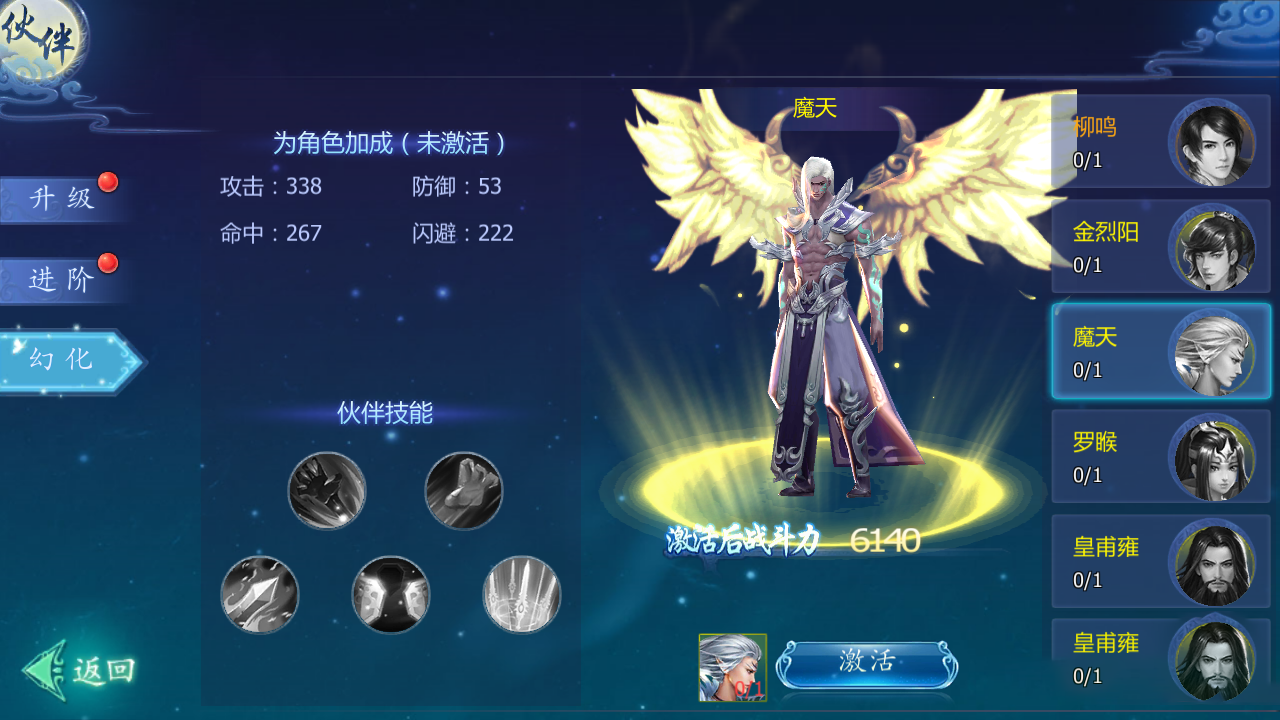Select the fan-shaped skill icon
Screen dimensions: 1280x720
click(x=521, y=595)
